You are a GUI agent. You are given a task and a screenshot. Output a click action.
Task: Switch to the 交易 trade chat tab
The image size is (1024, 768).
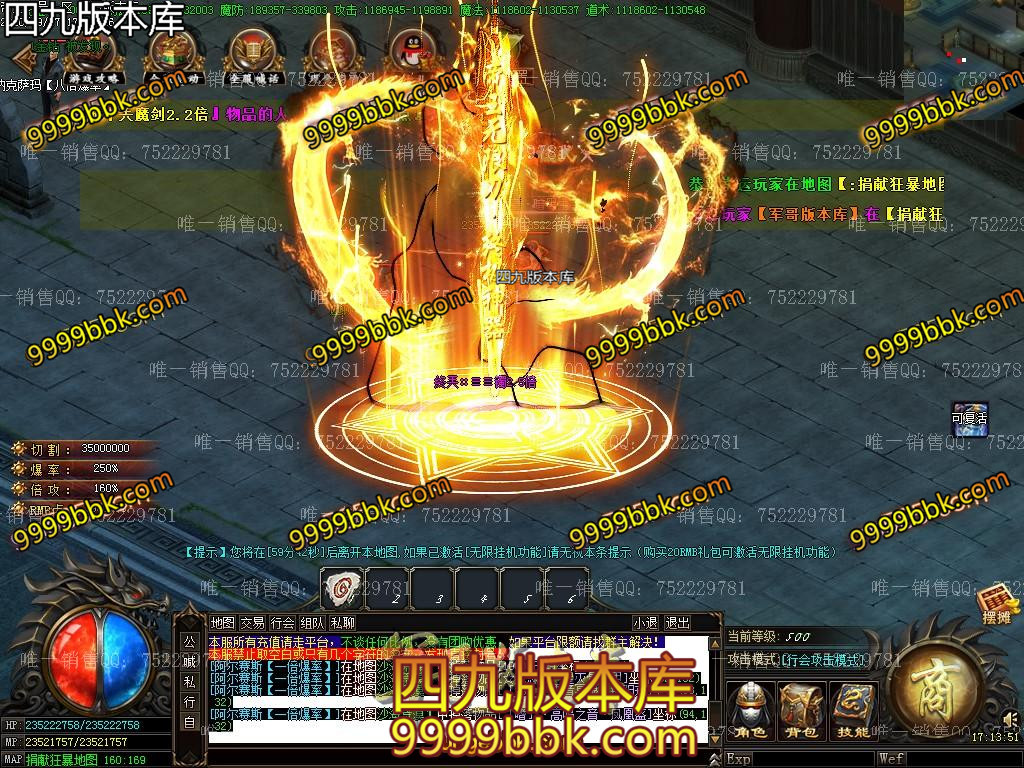(253, 623)
